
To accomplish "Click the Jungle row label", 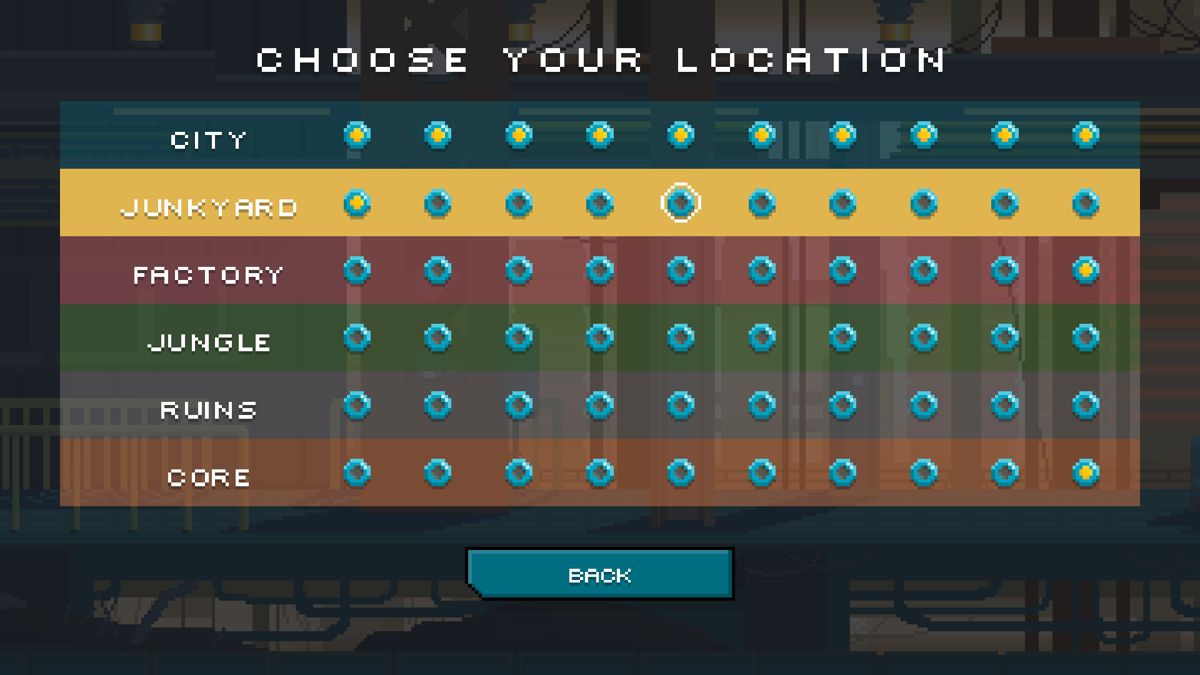I will (209, 342).
